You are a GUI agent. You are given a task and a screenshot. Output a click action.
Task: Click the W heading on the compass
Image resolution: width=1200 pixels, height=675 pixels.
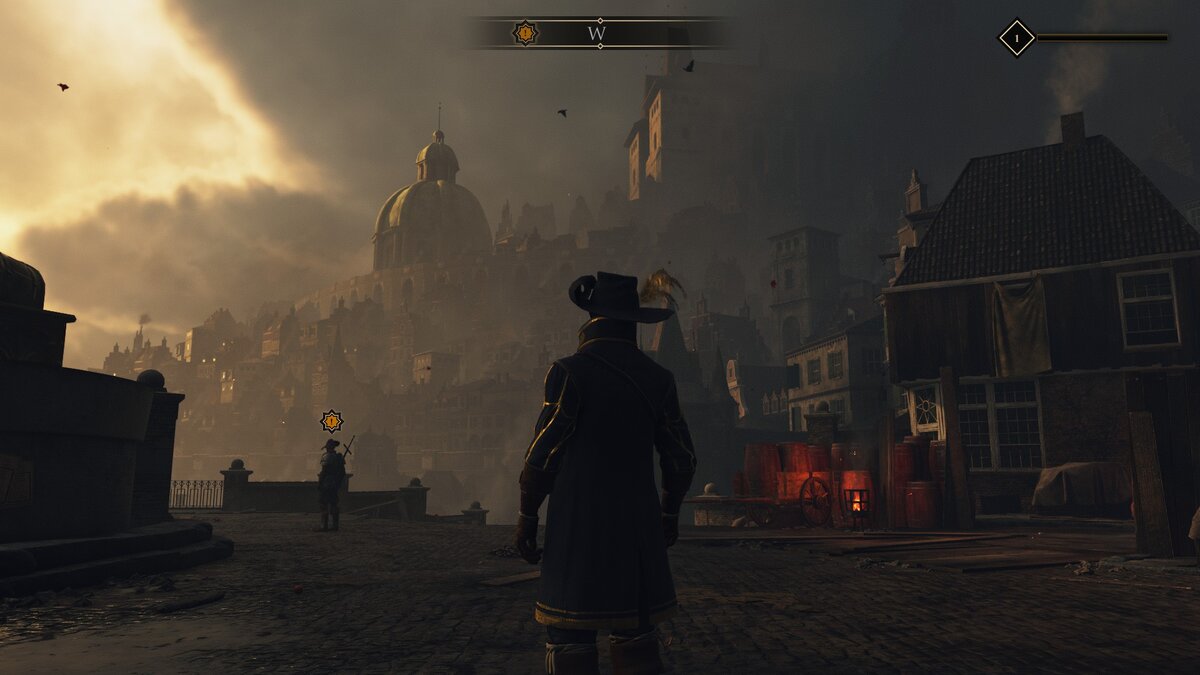(x=597, y=33)
